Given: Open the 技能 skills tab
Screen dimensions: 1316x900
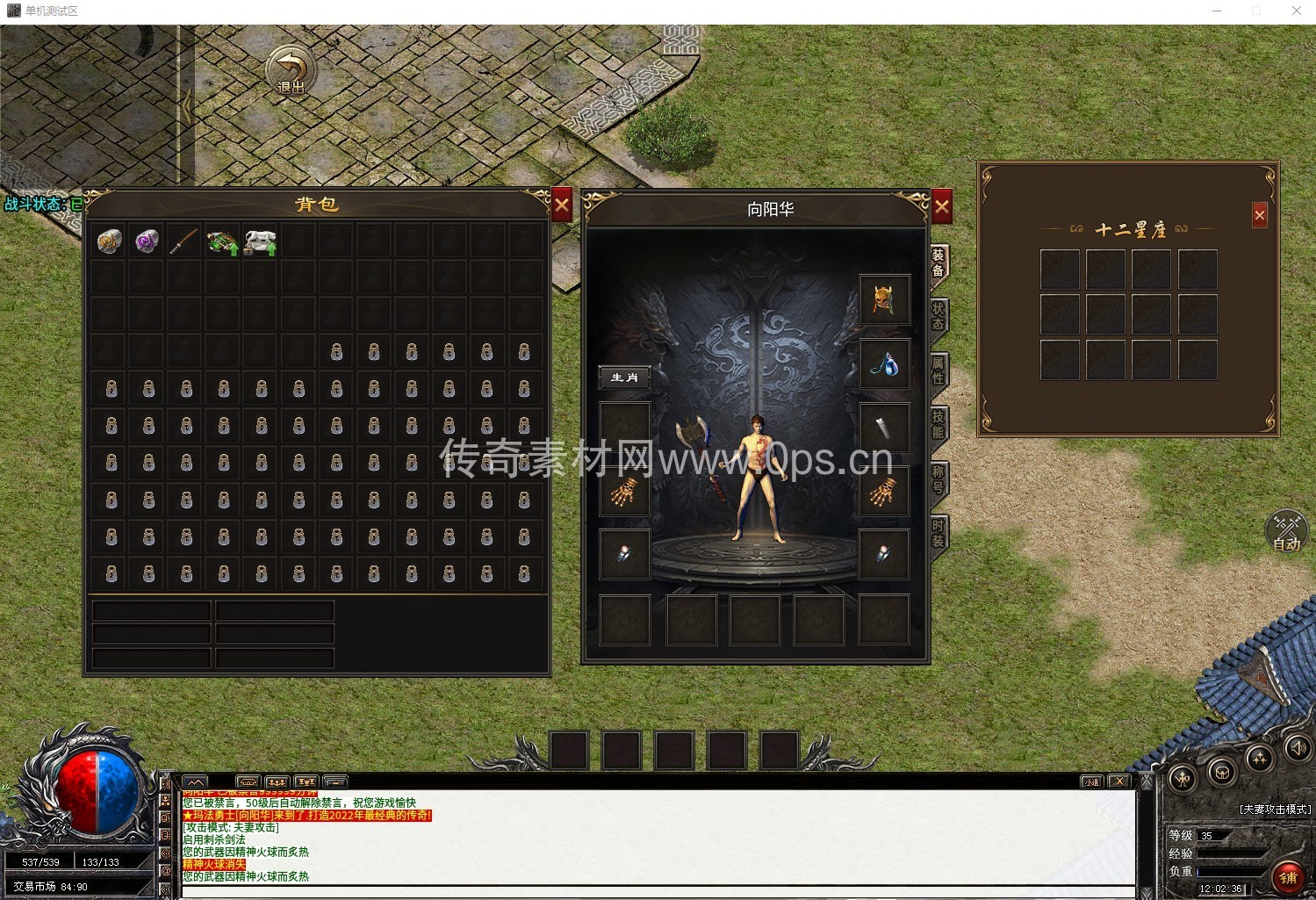Looking at the screenshot, I should coord(938,425).
